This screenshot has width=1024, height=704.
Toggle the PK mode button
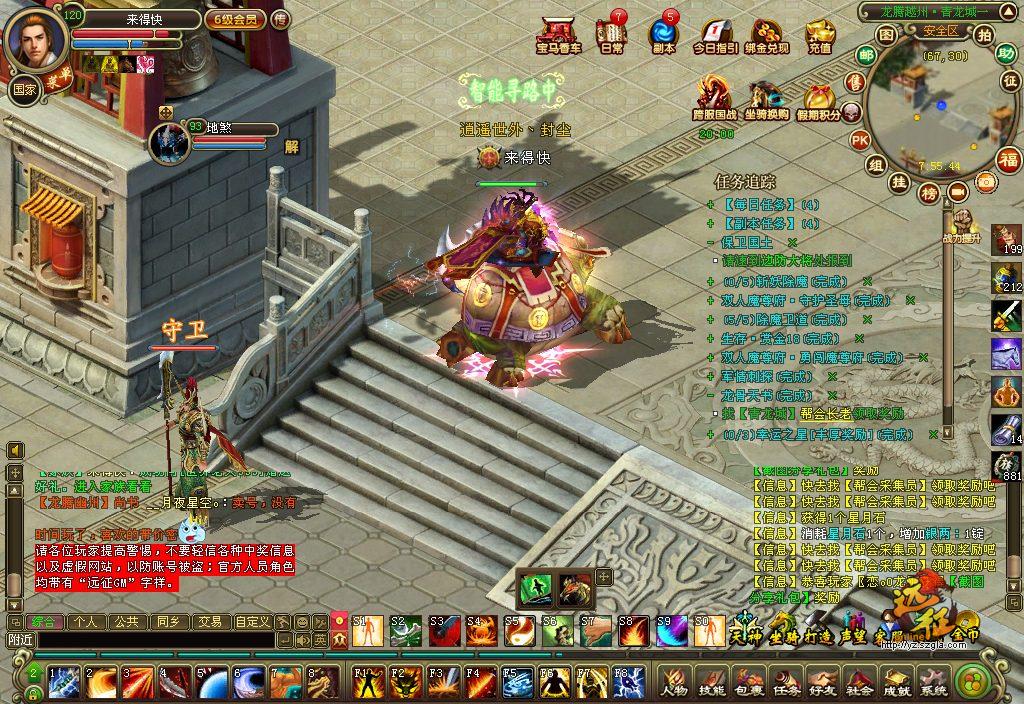(859, 140)
